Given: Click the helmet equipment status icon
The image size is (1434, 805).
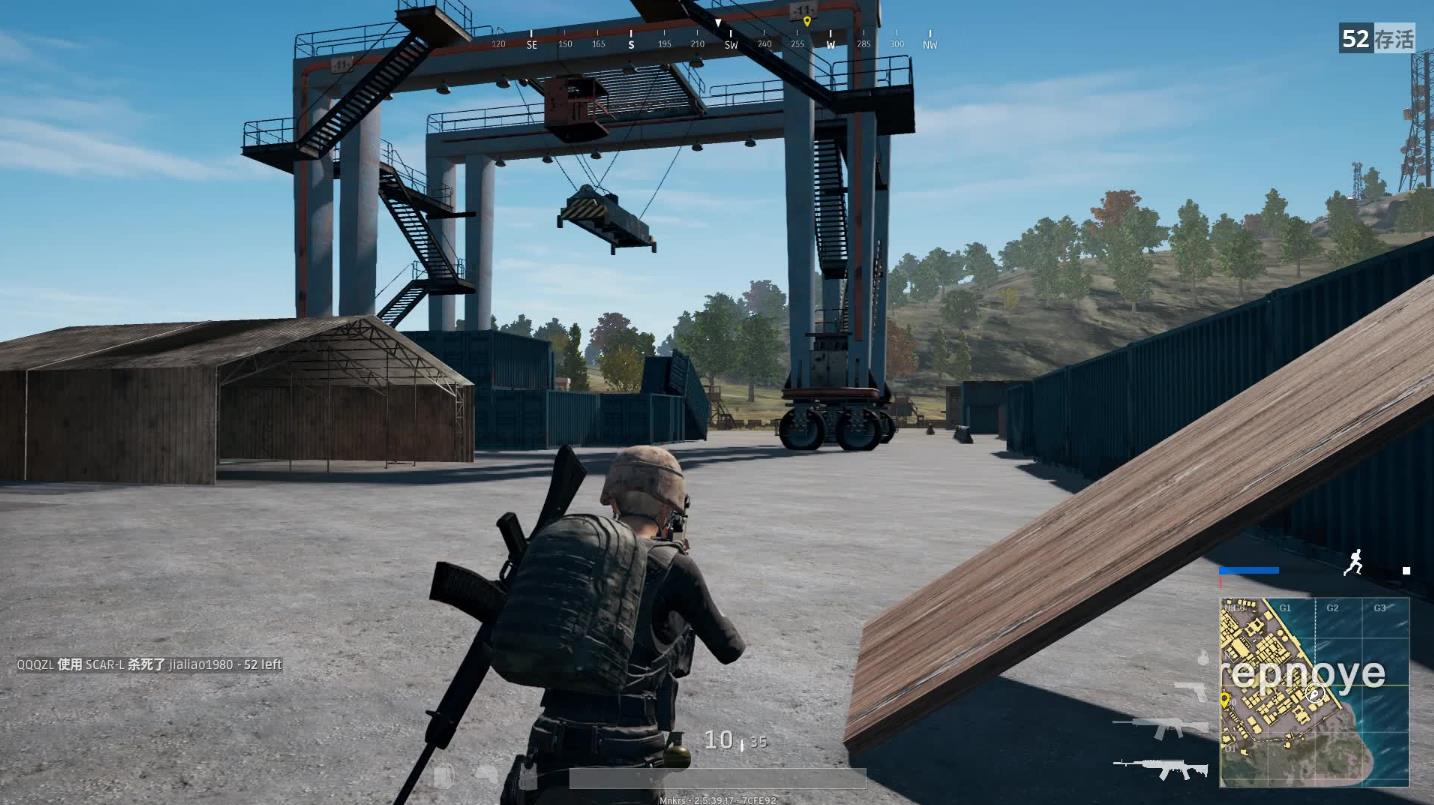Looking at the screenshot, I should pos(487,774).
